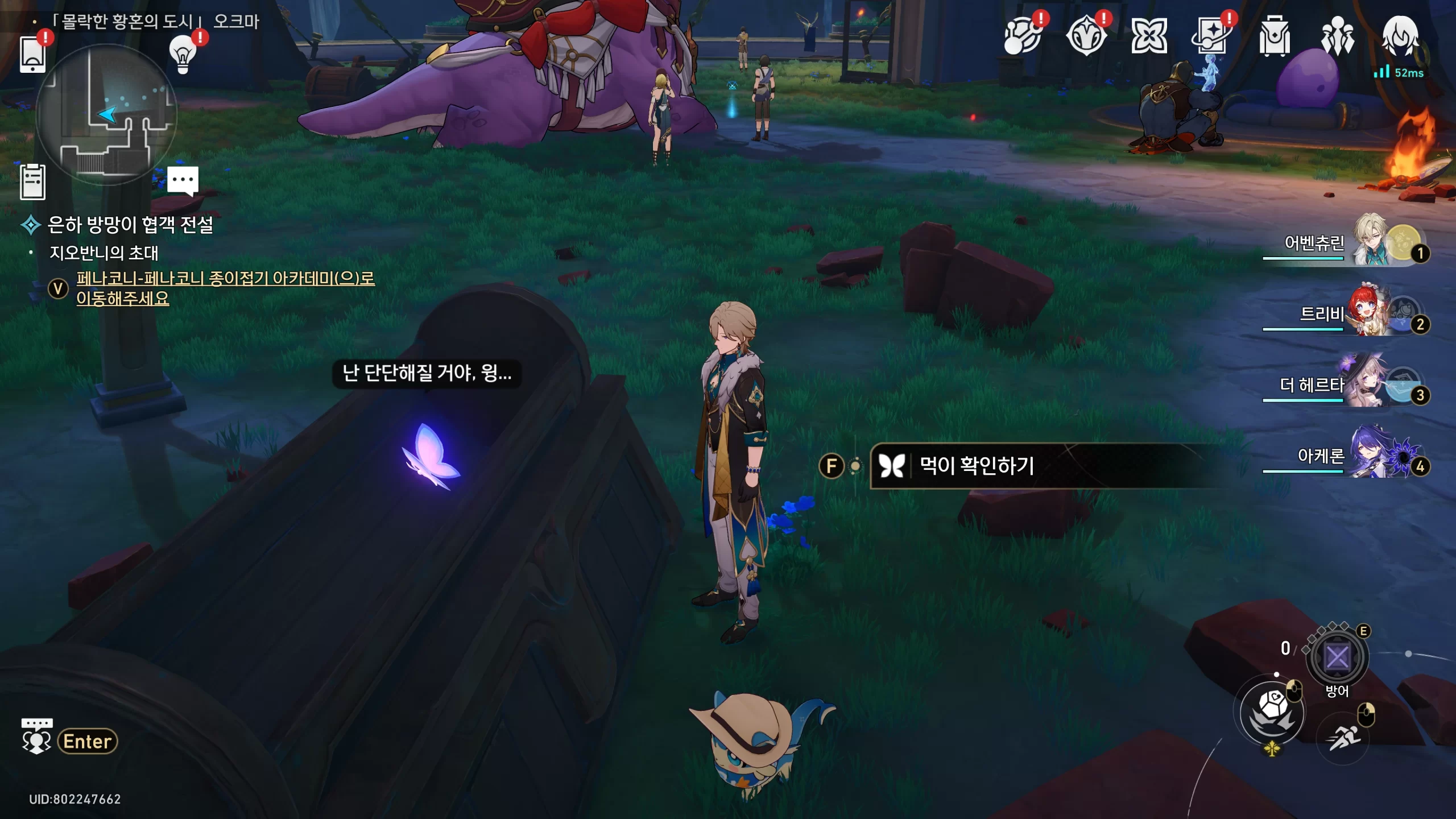
Task: Open the 은하 방망이 협객 전설 quest tracker
Action: tap(130, 225)
